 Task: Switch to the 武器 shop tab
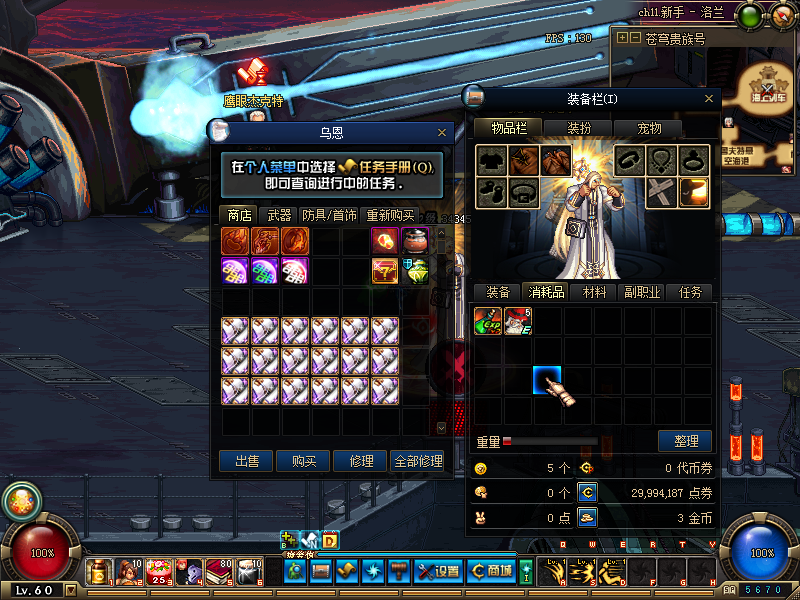click(279, 215)
